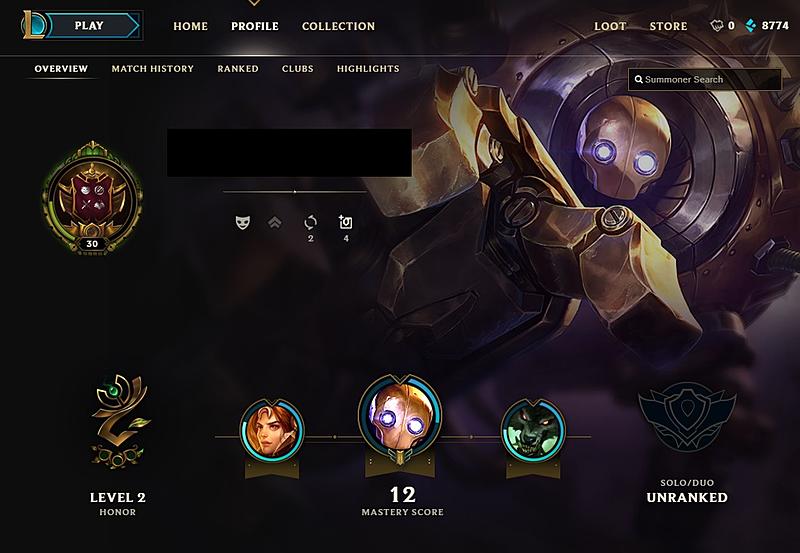Switch to the Overview tab

tap(61, 69)
